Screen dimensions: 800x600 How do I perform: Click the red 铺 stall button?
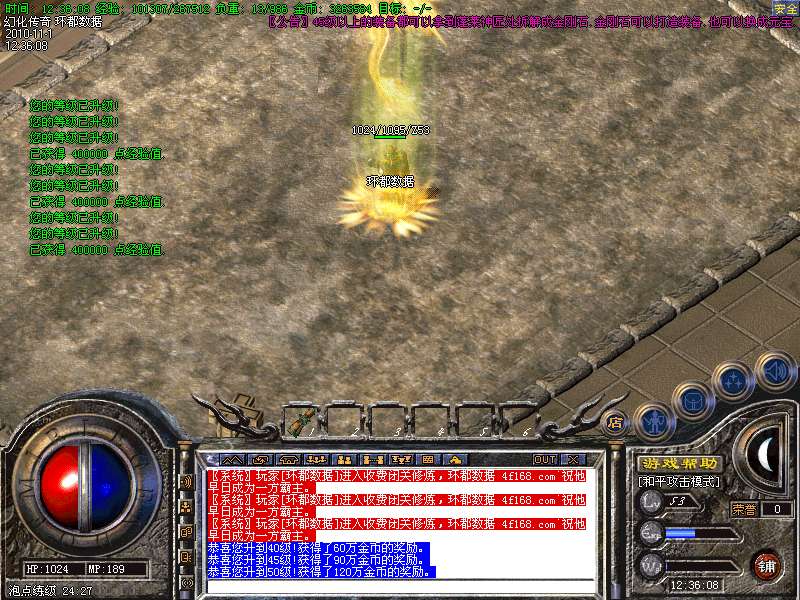(767, 564)
